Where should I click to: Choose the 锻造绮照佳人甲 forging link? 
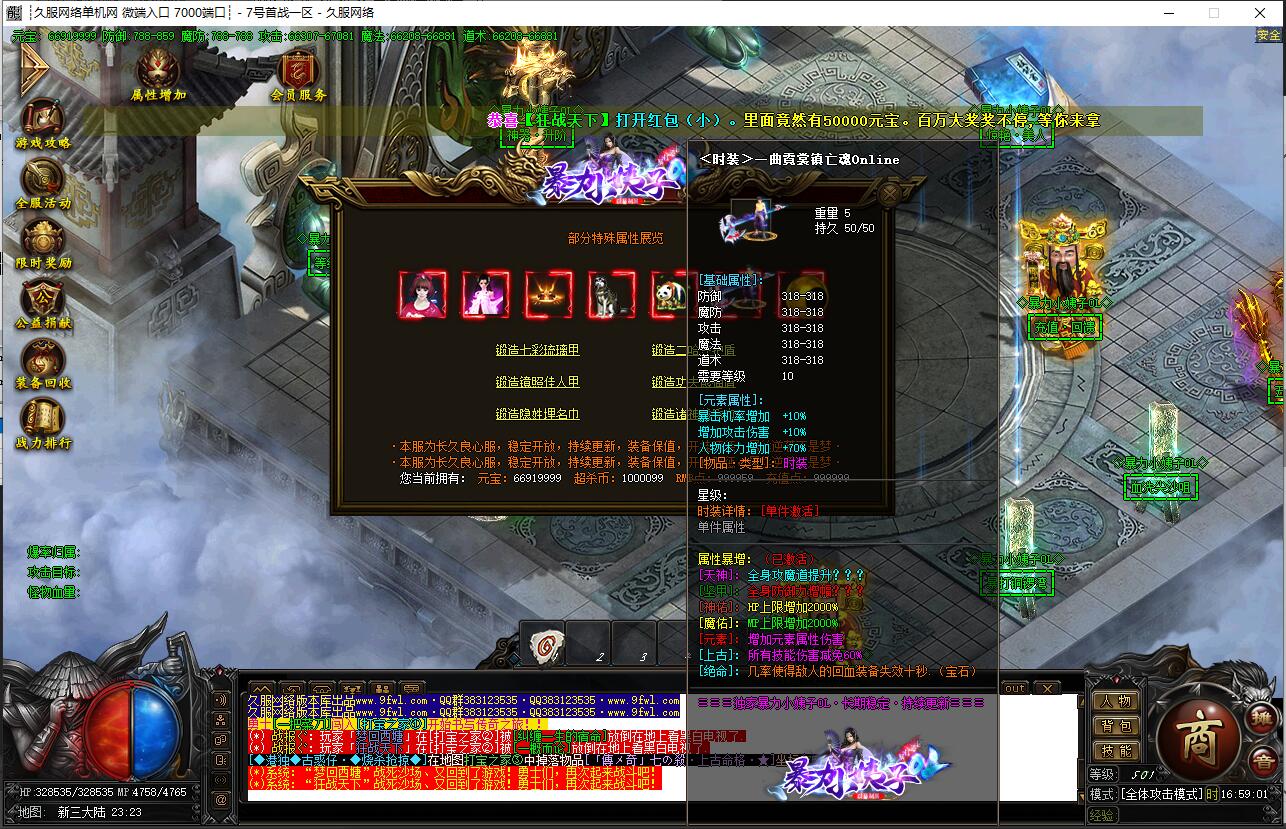tap(537, 382)
